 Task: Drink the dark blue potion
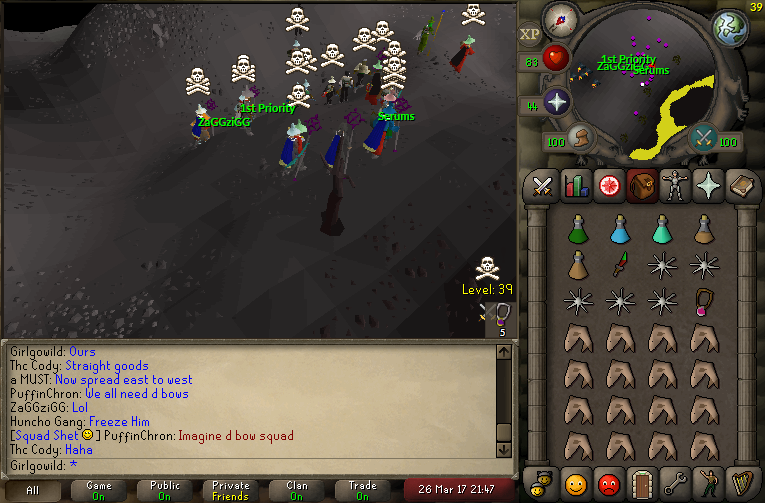pyautogui.click(x=620, y=229)
